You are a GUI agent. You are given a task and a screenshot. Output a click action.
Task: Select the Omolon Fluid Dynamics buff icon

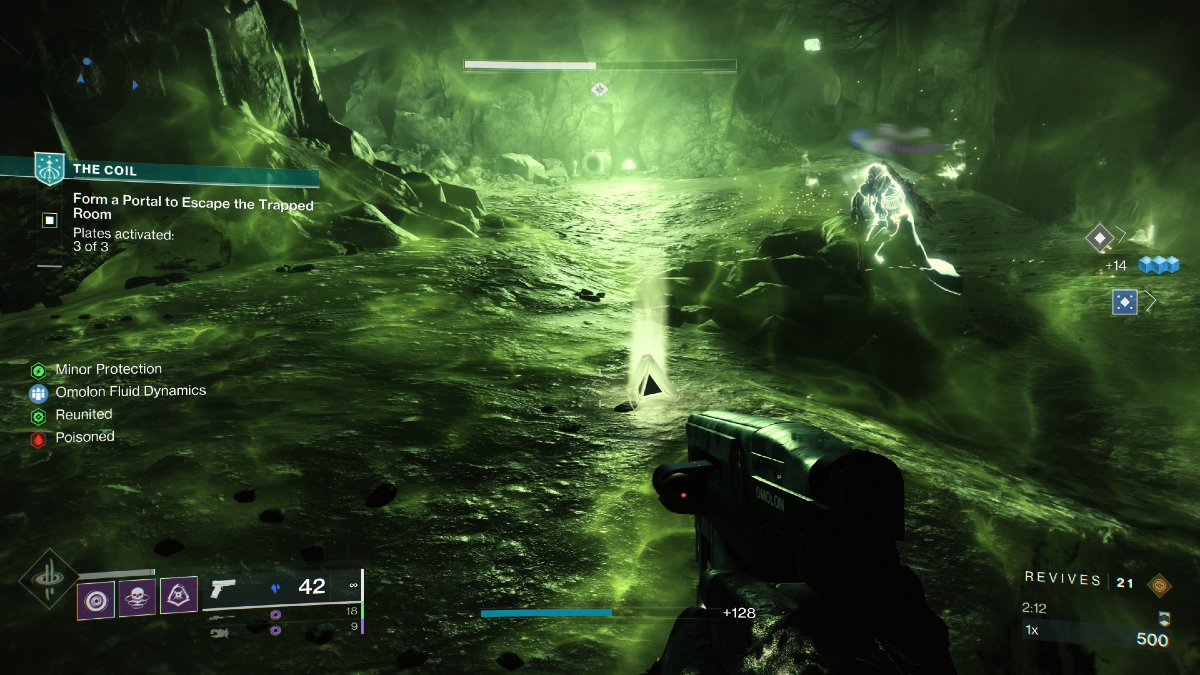click(x=39, y=393)
